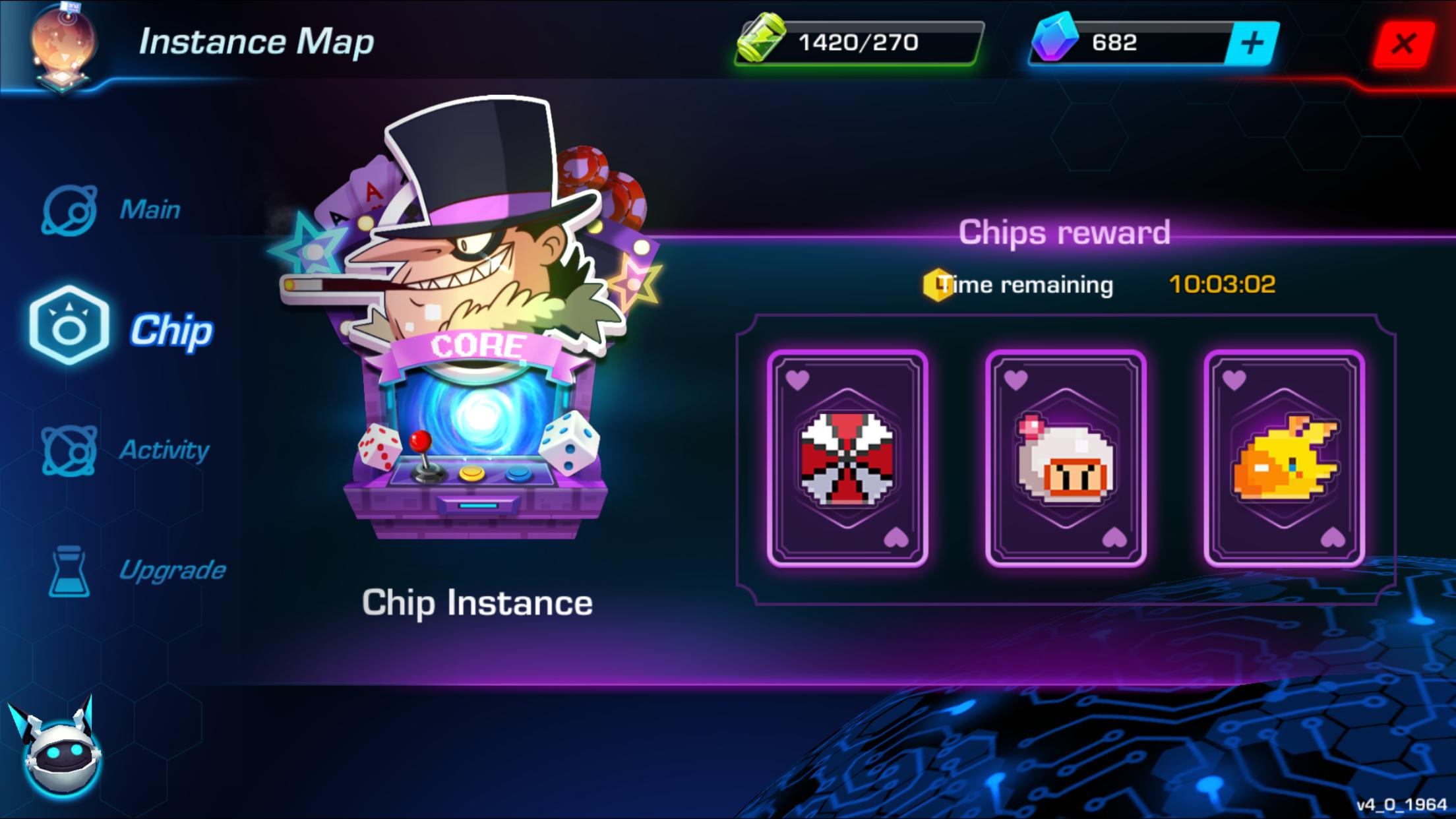Inspect the red umbrella chip reward card
The image size is (1456, 819).
point(847,458)
